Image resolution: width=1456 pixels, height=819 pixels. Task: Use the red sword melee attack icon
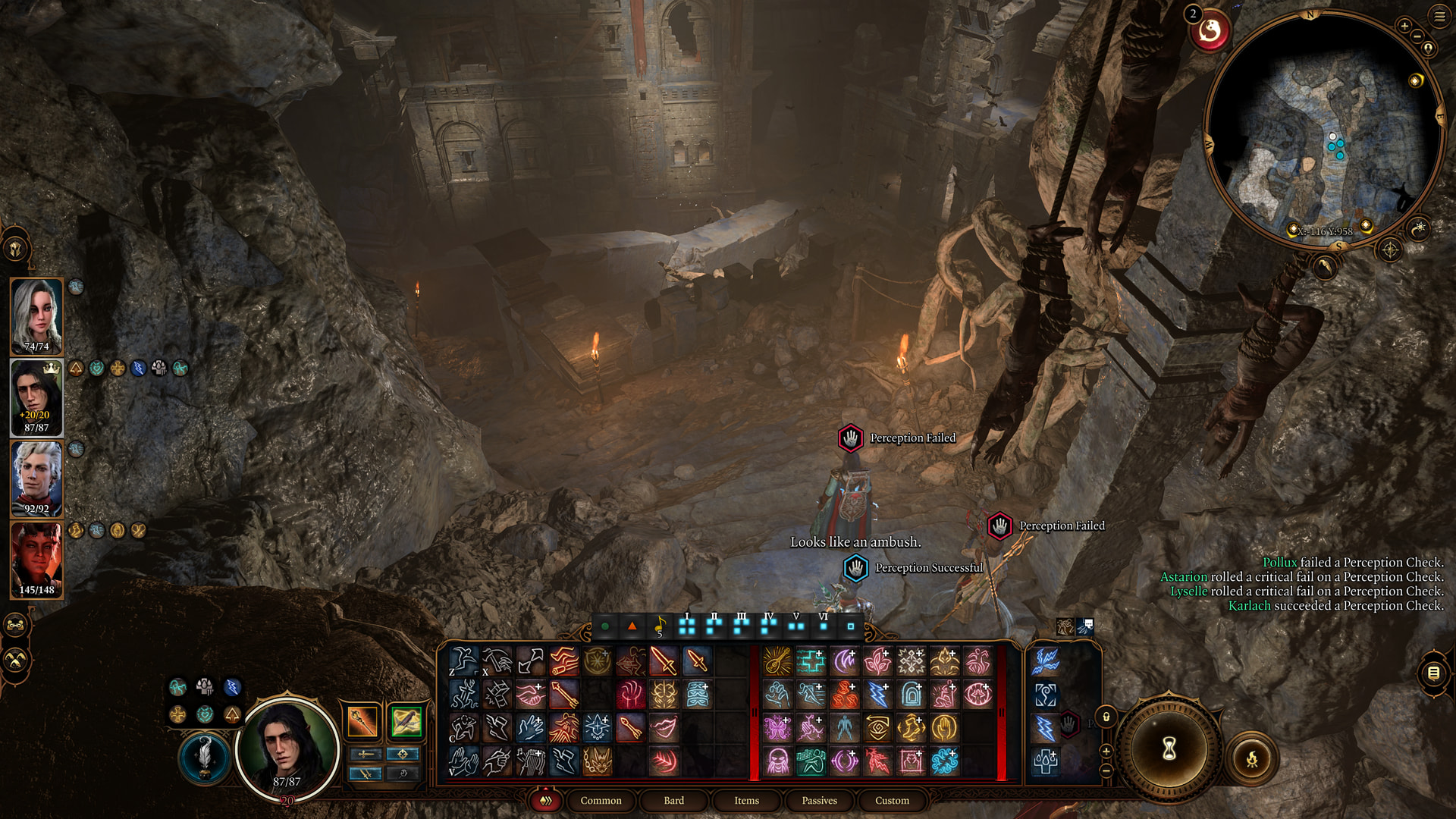click(x=663, y=661)
